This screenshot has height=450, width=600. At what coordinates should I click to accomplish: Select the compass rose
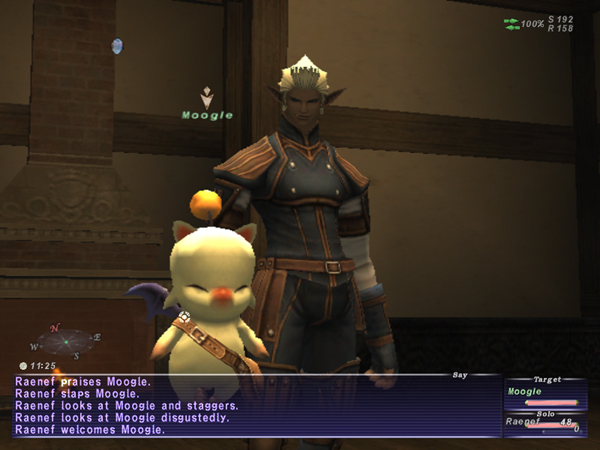[67, 341]
